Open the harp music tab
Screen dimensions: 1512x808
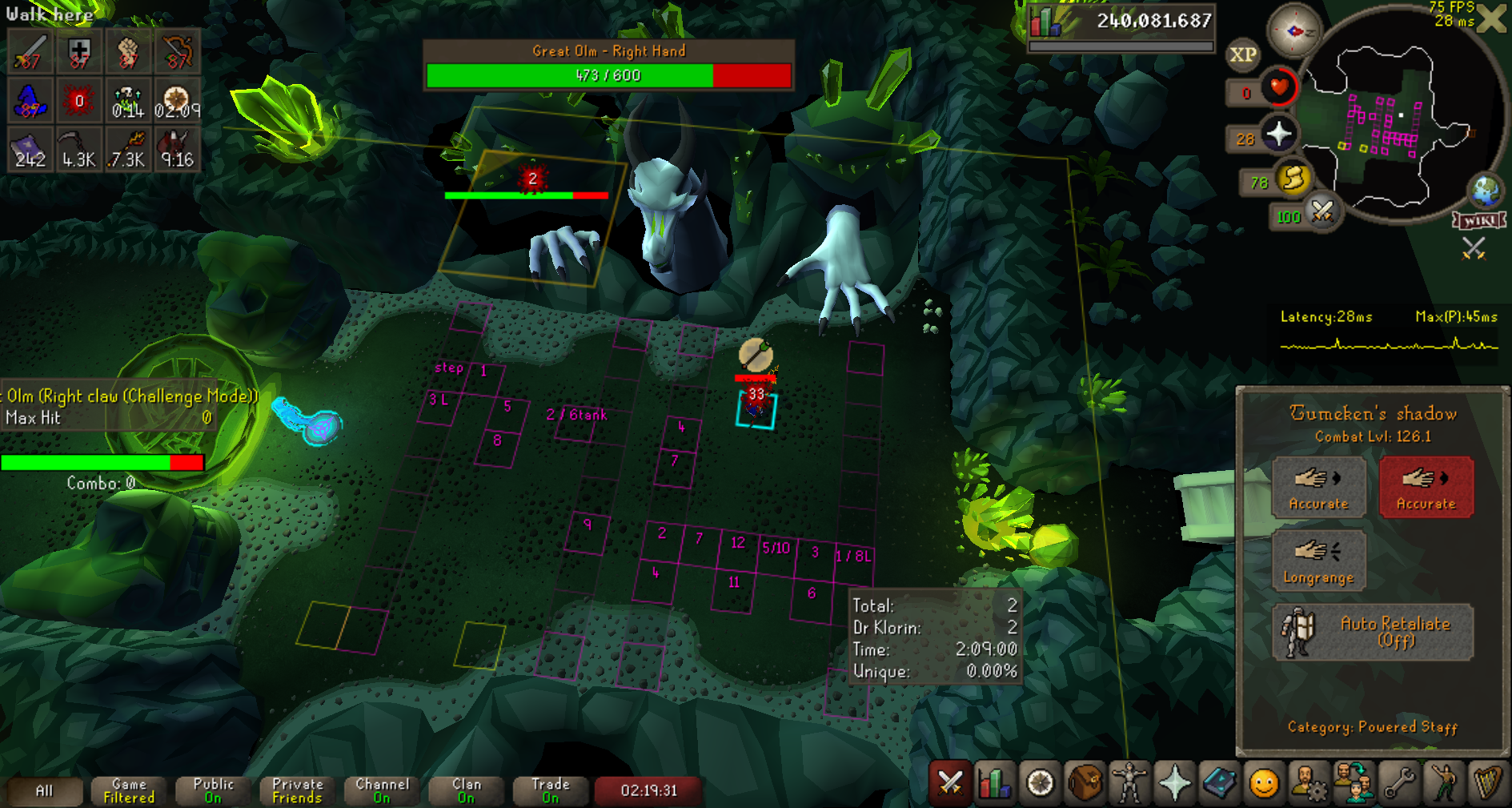click(1488, 783)
